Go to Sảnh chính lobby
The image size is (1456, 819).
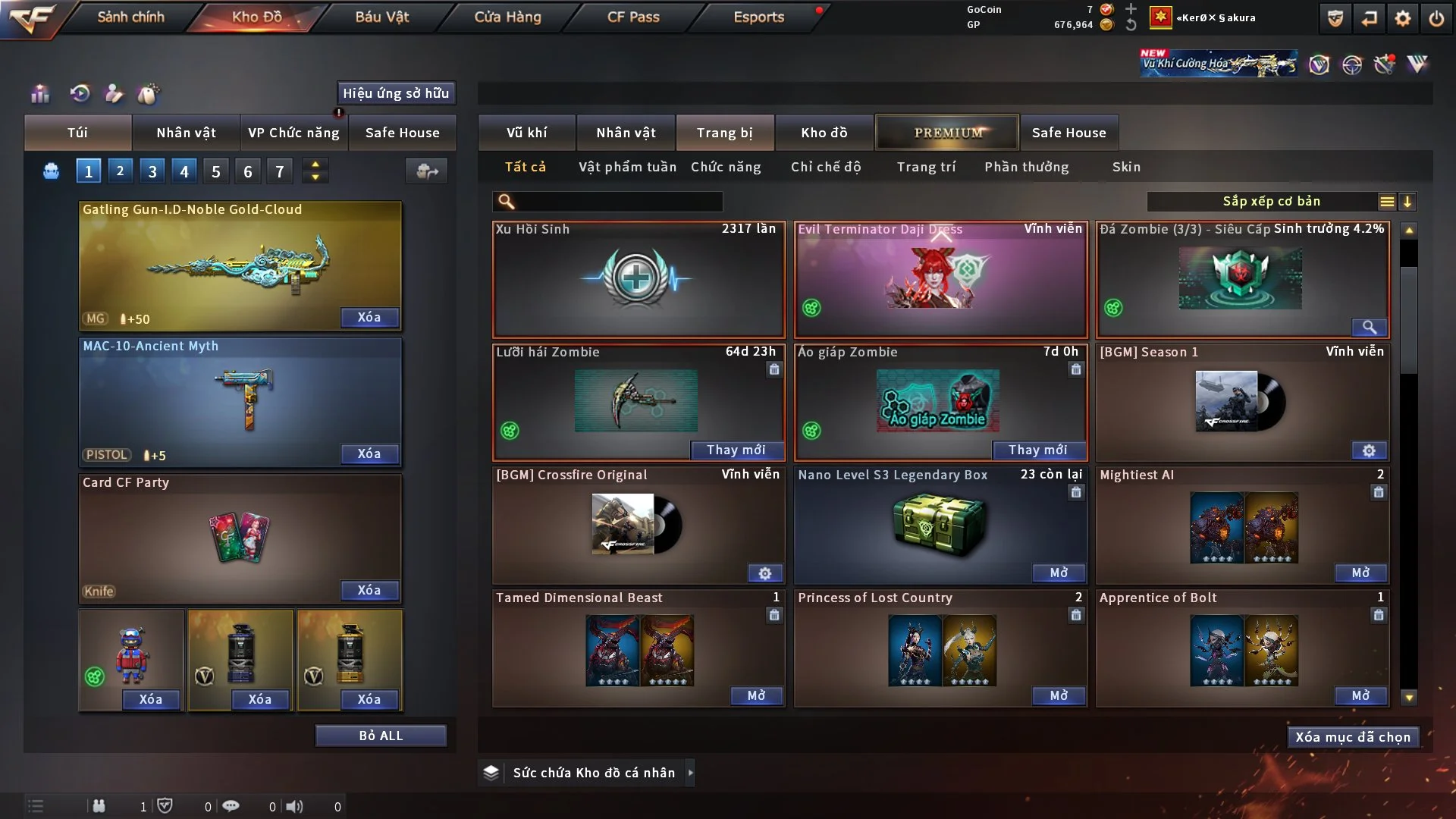pos(130,17)
